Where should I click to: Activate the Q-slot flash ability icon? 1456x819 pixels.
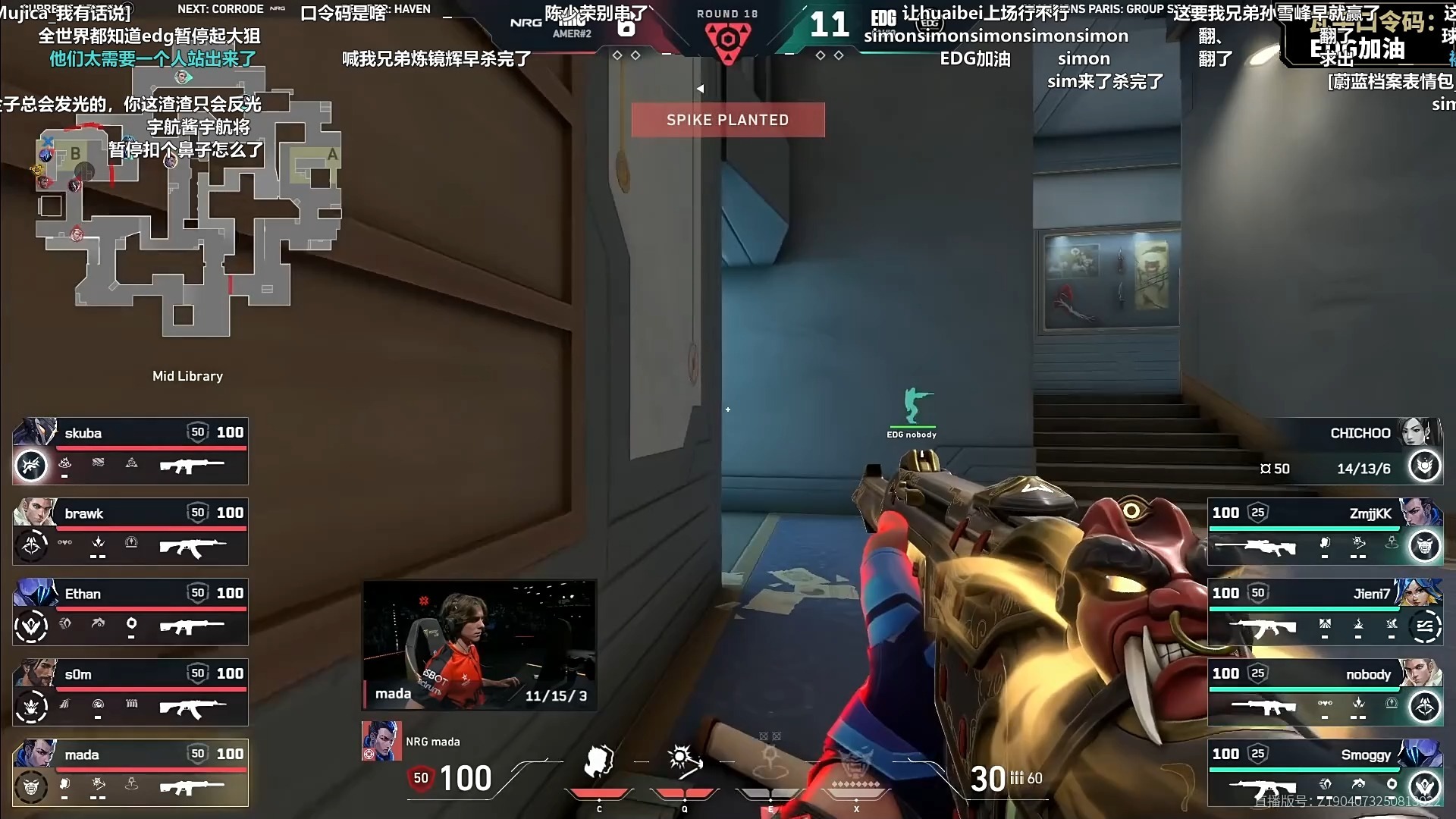point(684,762)
